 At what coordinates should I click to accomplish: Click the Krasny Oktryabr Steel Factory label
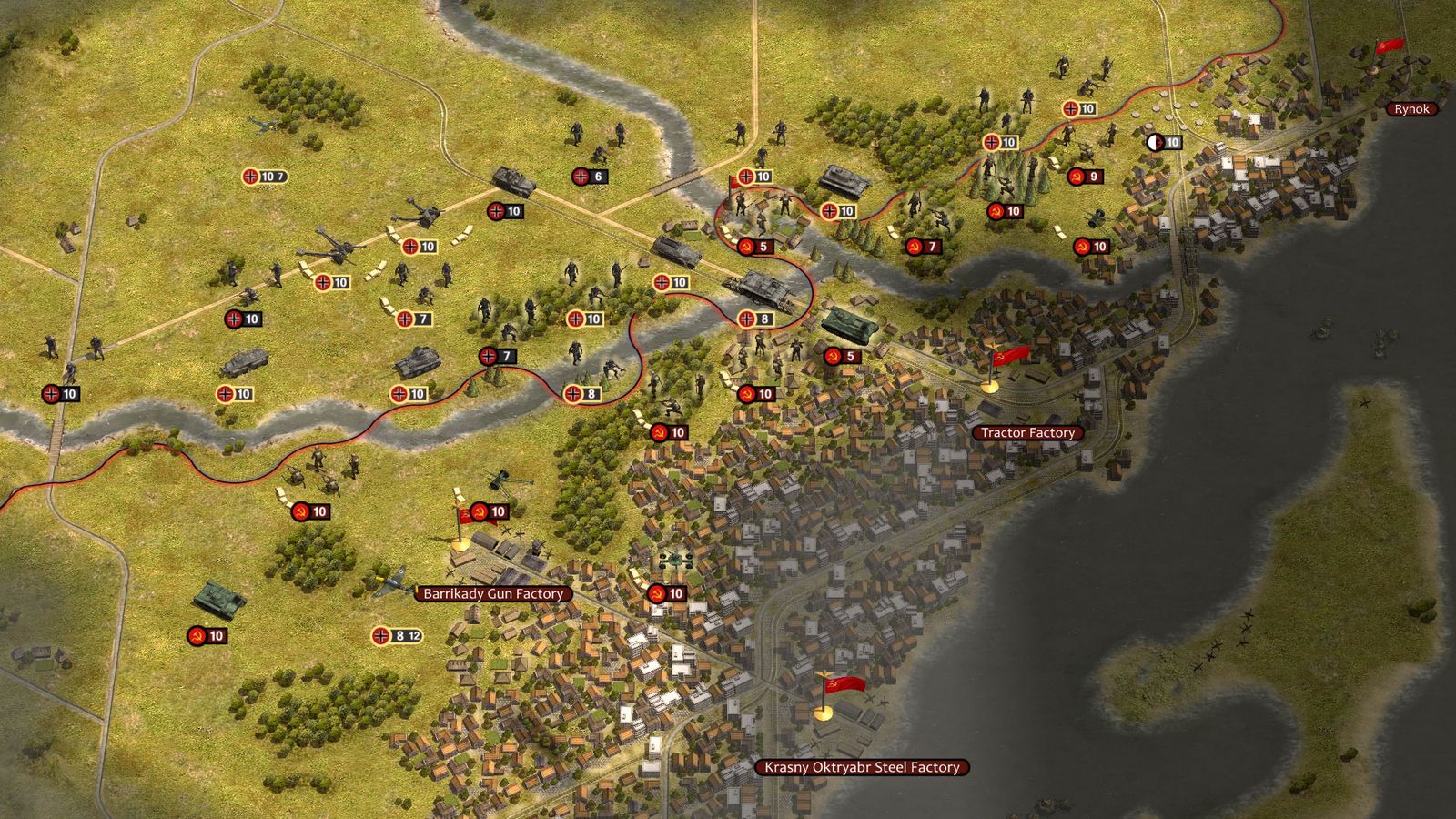[862, 767]
